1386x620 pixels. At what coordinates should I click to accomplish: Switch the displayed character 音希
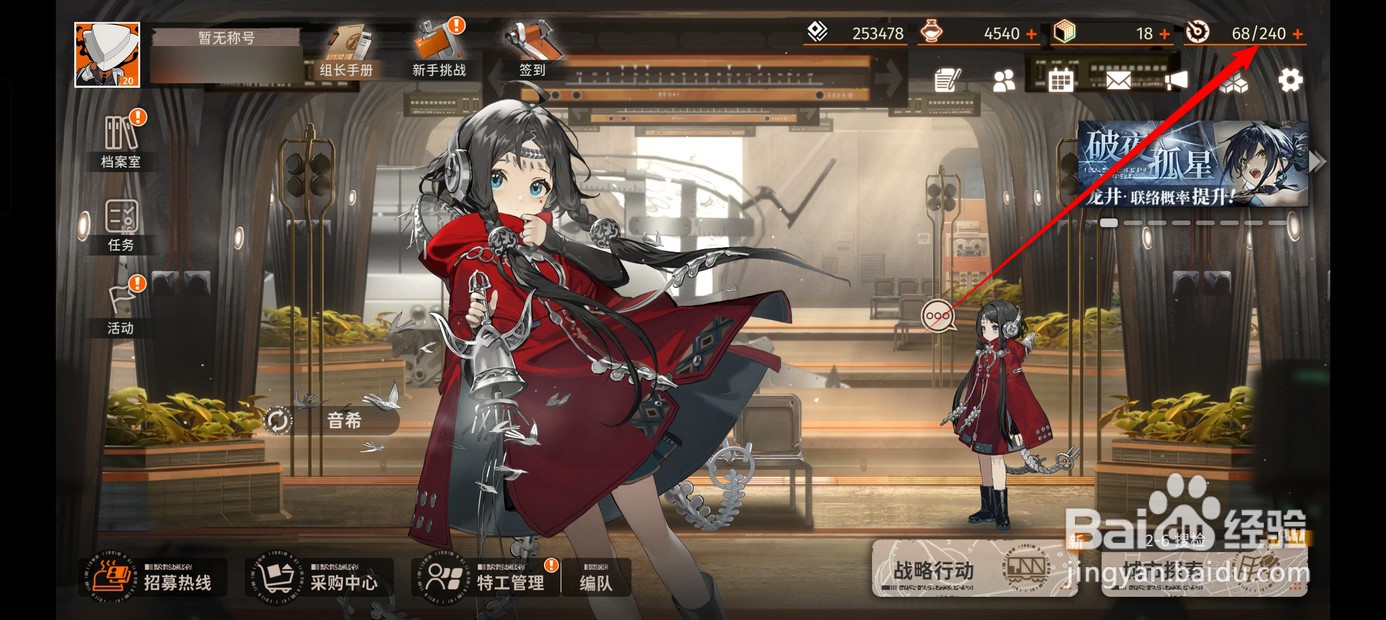coord(278,420)
